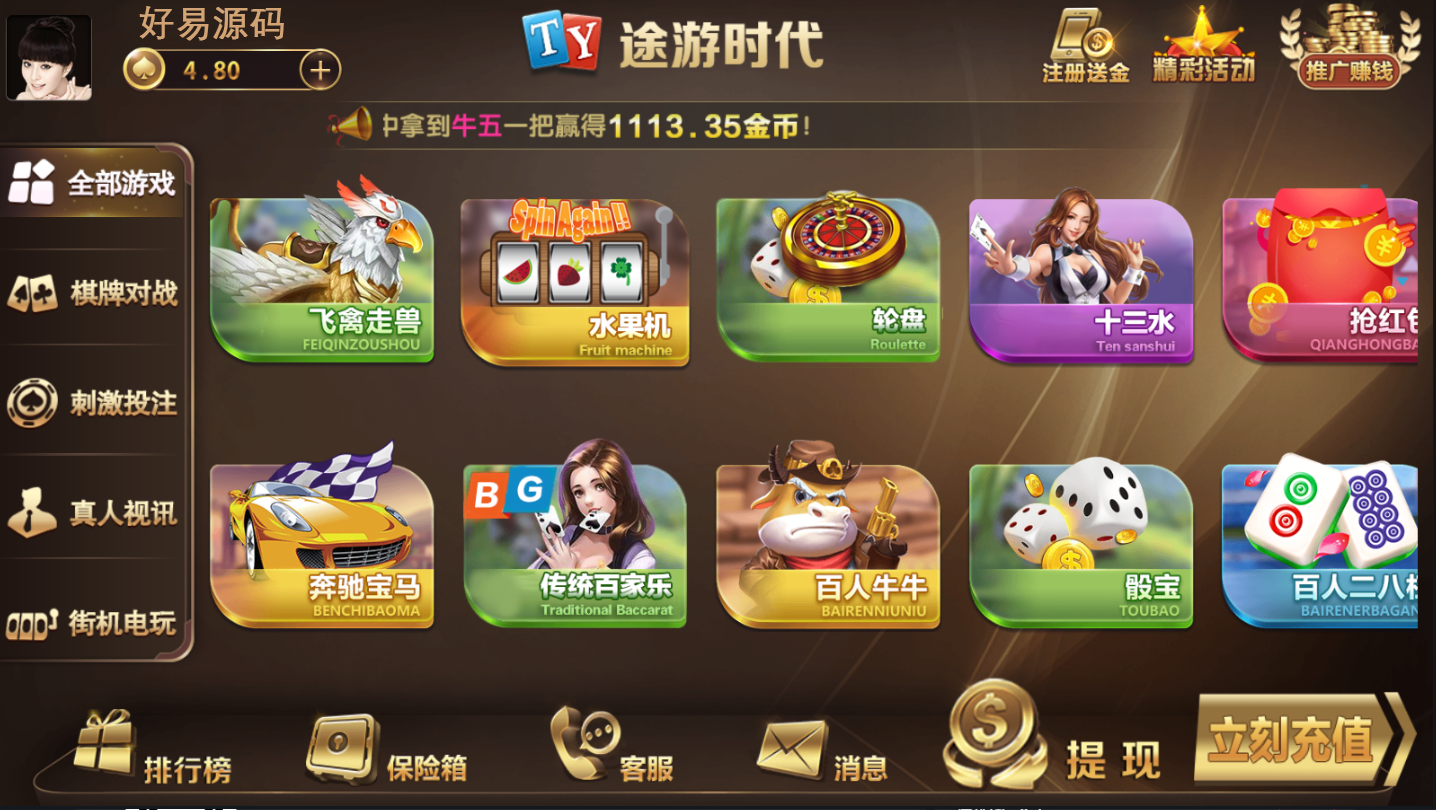Start the 百人牛牛 game
Screen dimensions: 1436x810
(x=829, y=545)
